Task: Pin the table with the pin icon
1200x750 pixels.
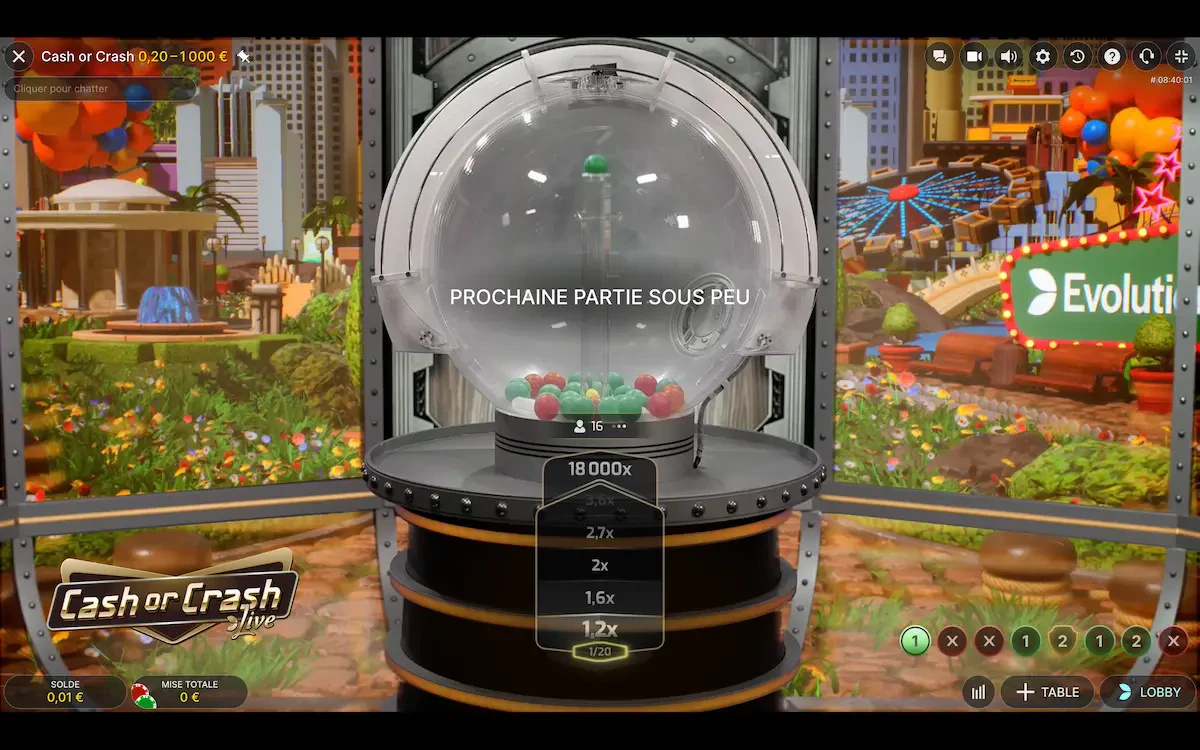Action: 243,57
